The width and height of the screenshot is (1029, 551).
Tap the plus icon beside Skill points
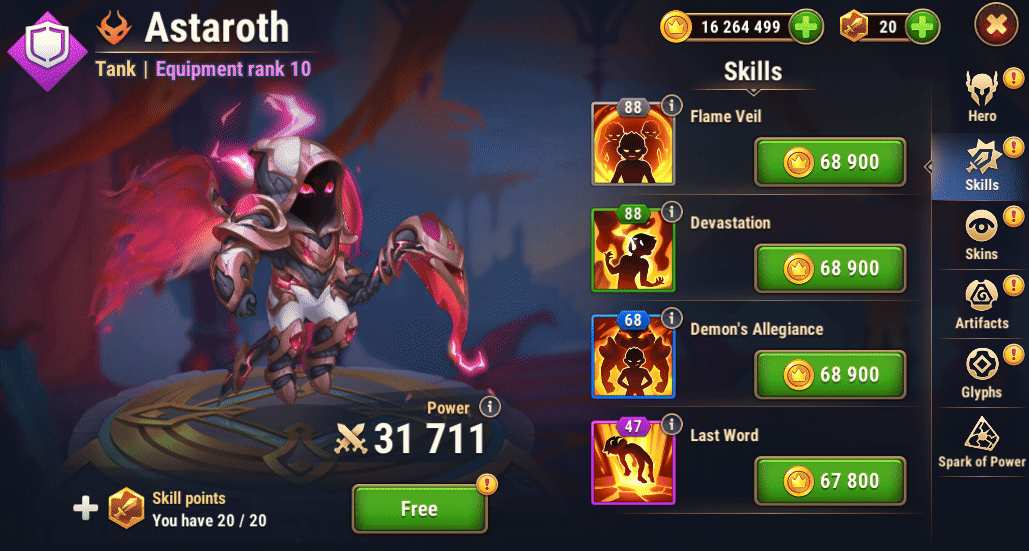coord(86,508)
